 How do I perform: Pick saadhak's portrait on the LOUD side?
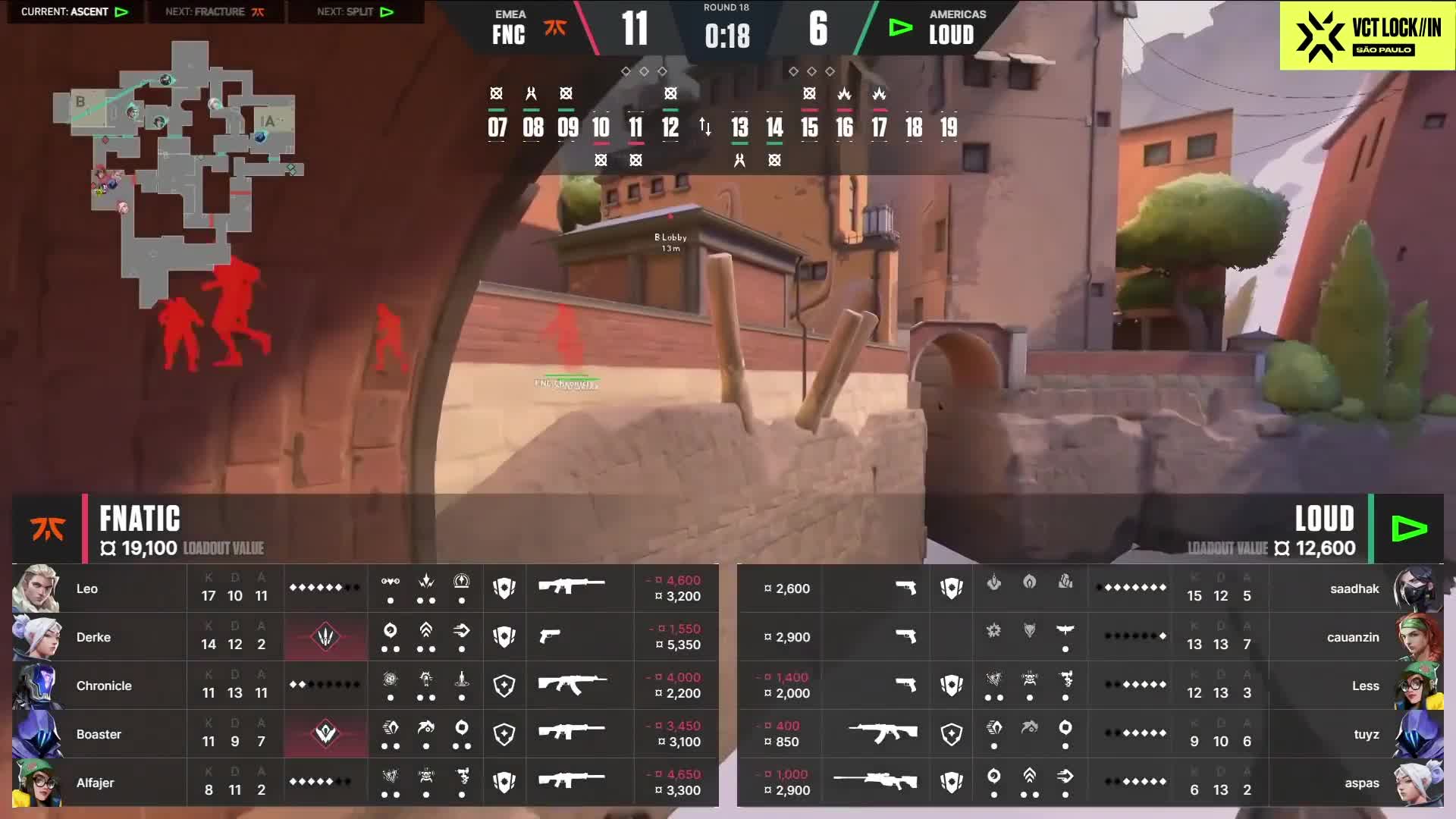(1417, 588)
